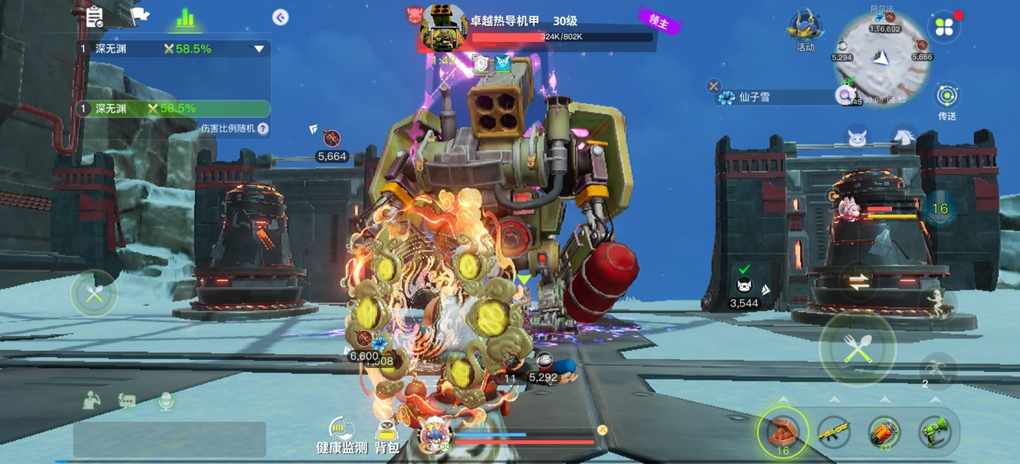
Task: Open the four-dot main menu
Action: 943,27
